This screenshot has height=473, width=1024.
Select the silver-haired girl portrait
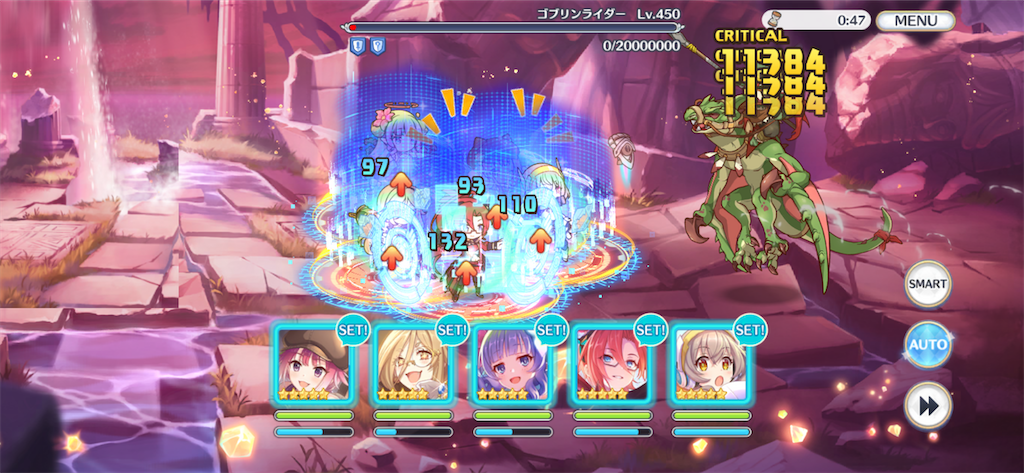710,364
